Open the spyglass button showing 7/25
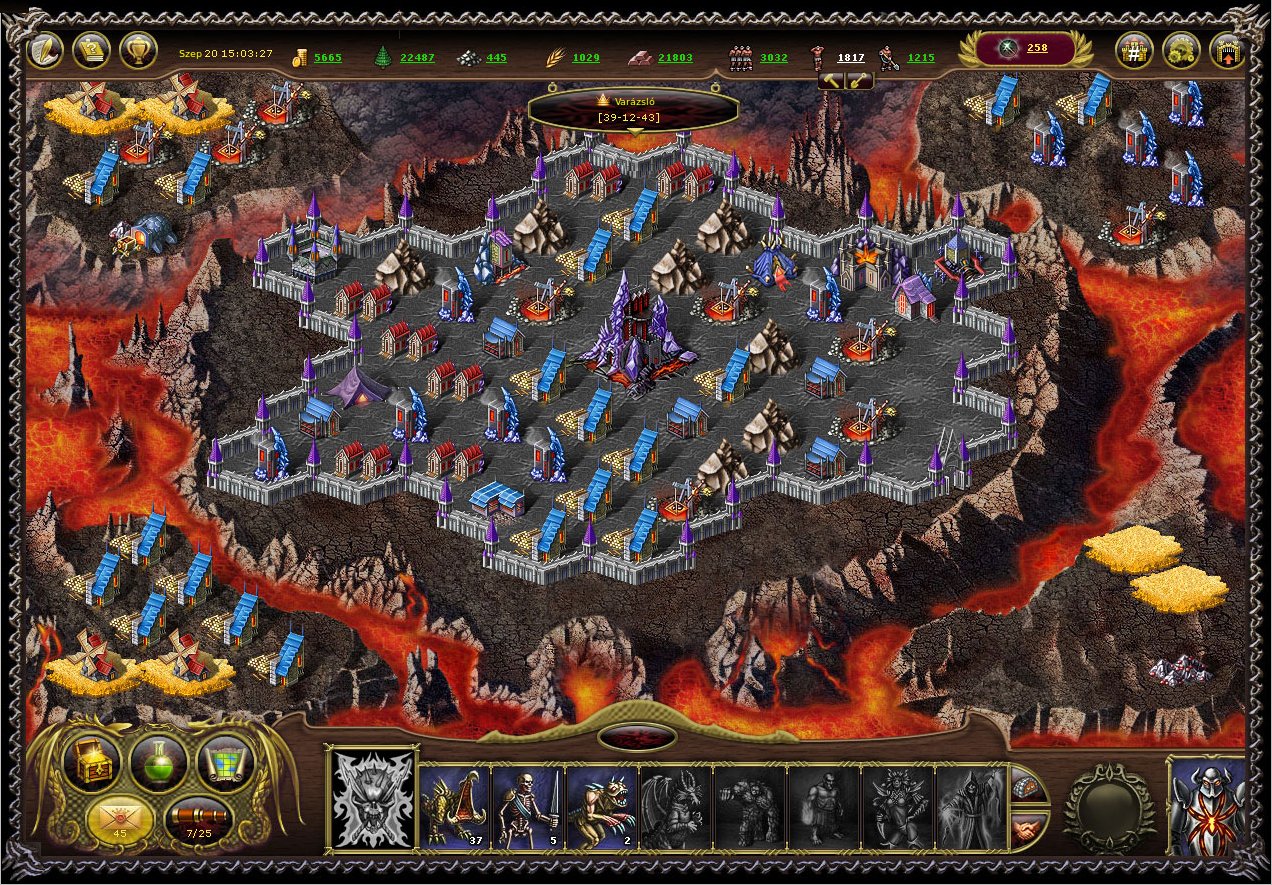This screenshot has width=1272, height=885. click(x=198, y=819)
